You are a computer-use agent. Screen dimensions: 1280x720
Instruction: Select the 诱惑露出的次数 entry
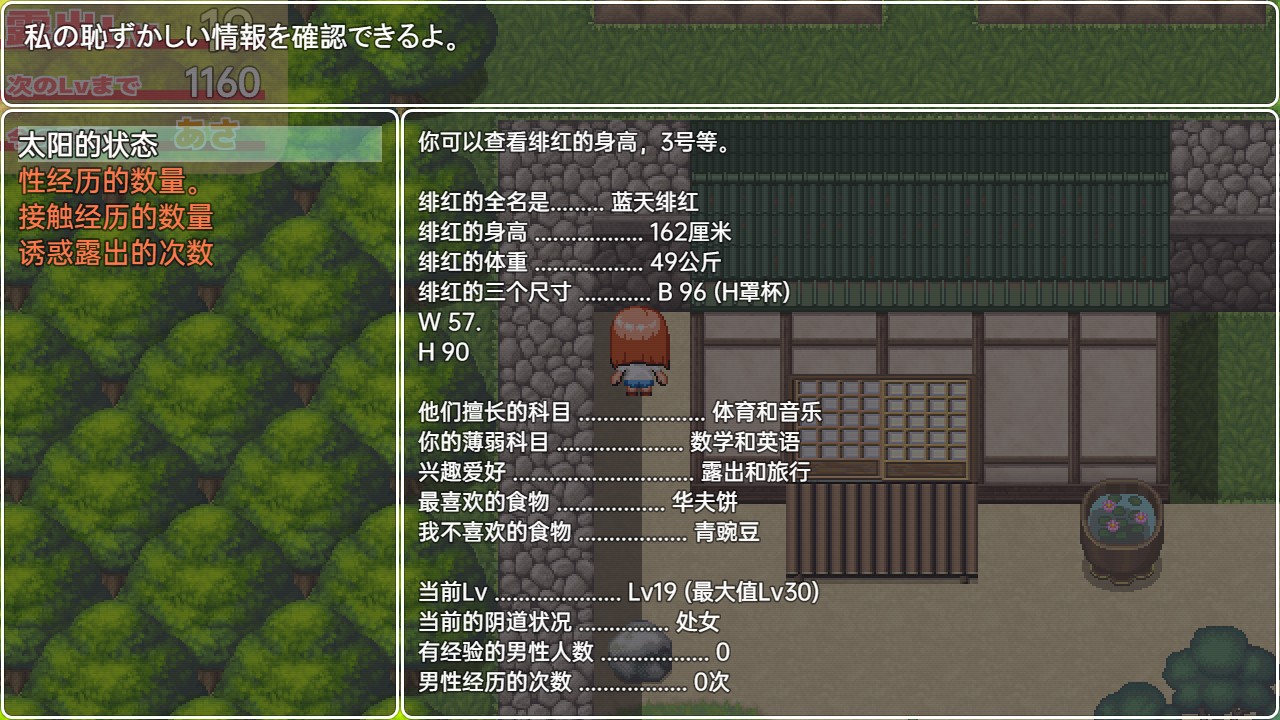pyautogui.click(x=116, y=253)
